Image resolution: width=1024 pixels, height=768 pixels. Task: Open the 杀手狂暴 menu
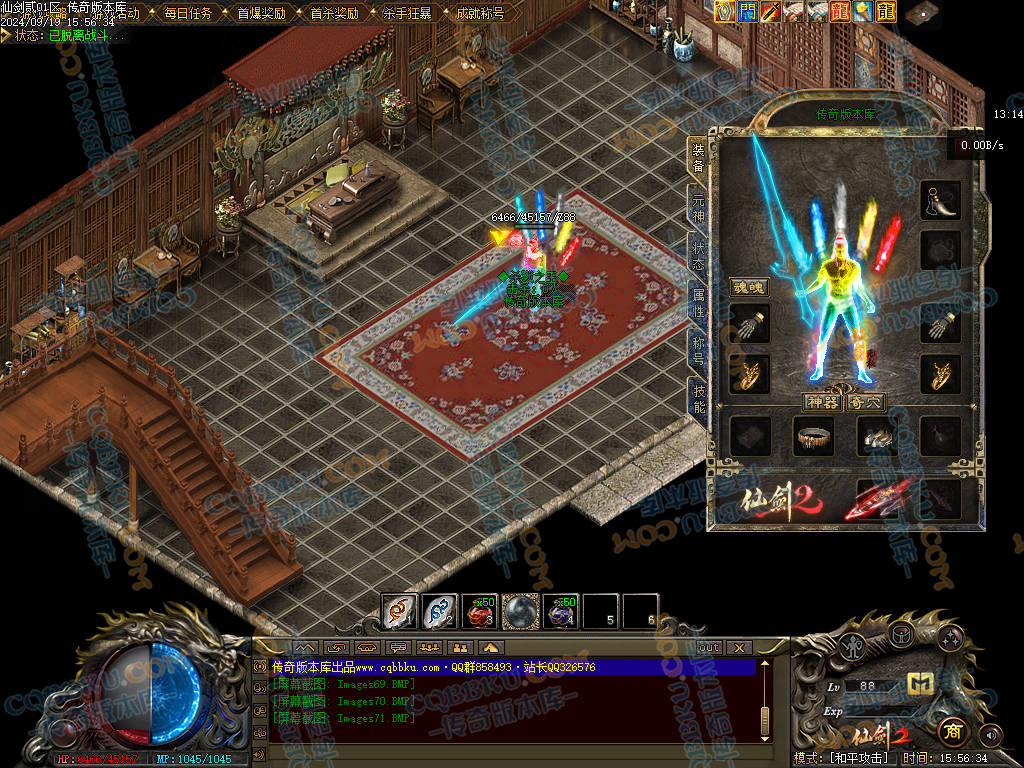[x=407, y=14]
